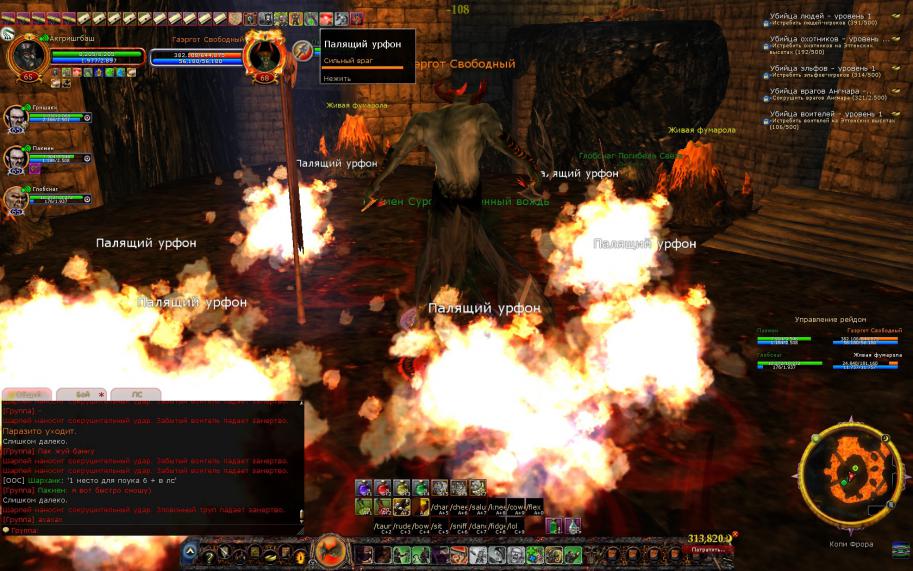Trigger the /bow emote shortcut
Viewport: 913px width, 571px height.
click(417, 524)
